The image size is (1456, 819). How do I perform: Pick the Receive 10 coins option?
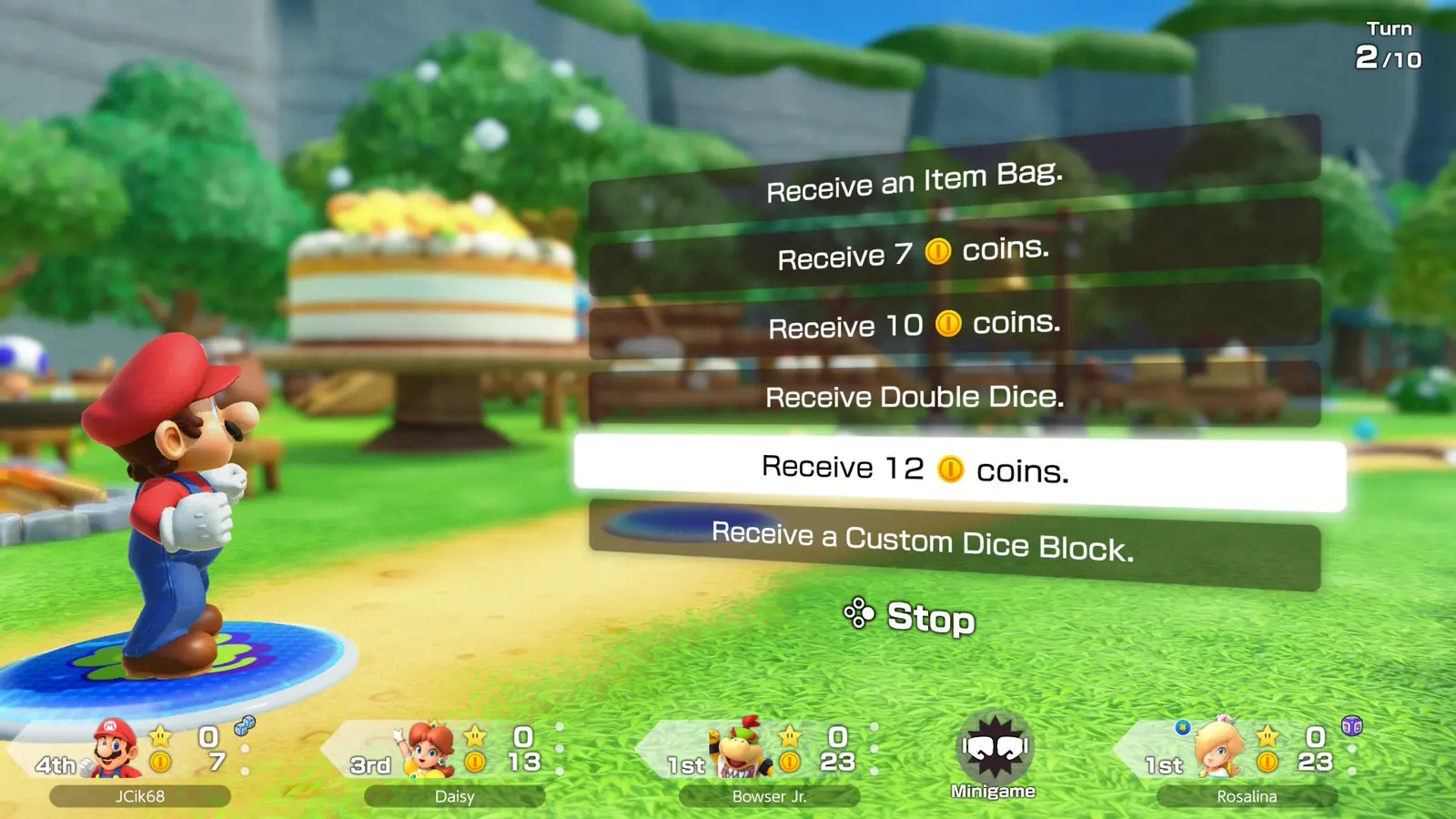tap(915, 325)
